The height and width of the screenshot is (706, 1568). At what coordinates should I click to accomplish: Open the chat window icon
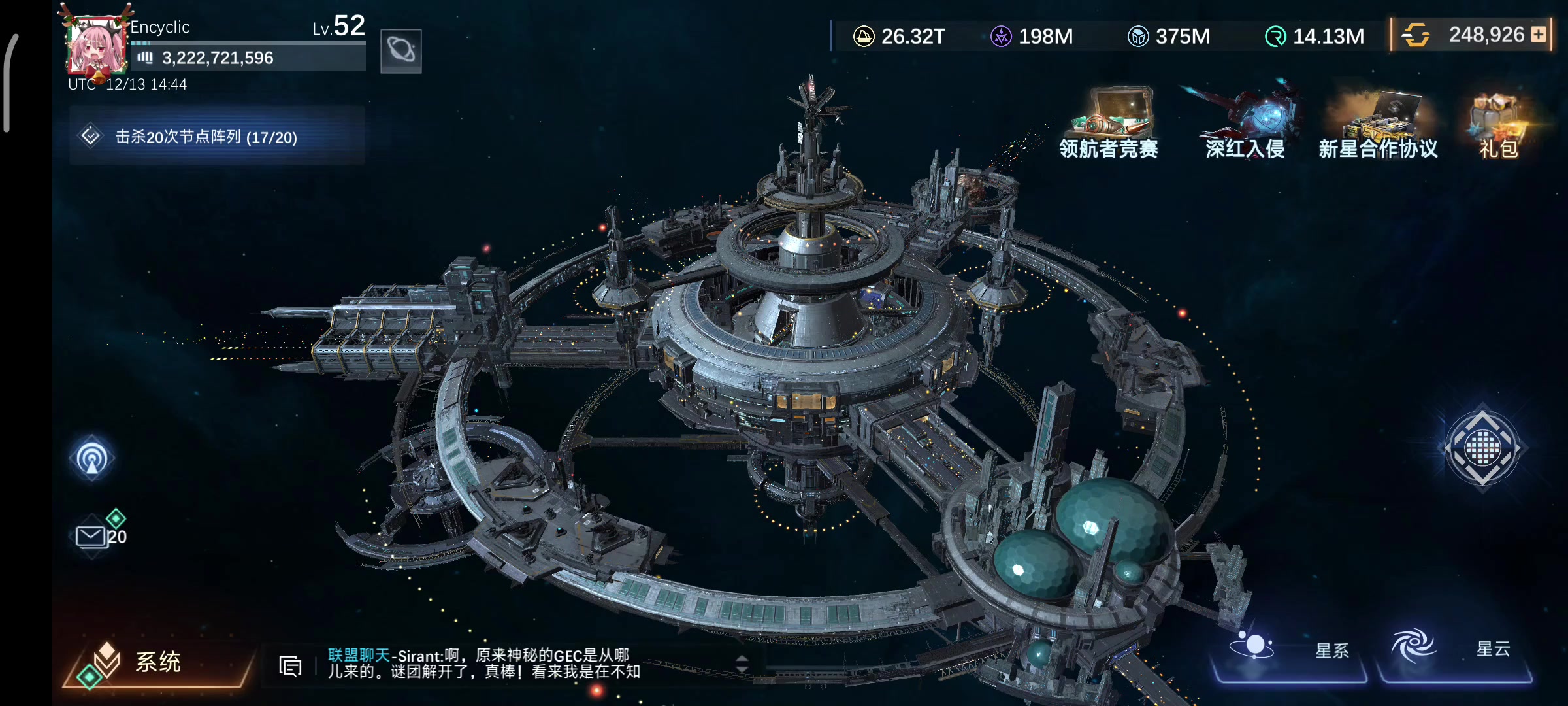pos(290,665)
